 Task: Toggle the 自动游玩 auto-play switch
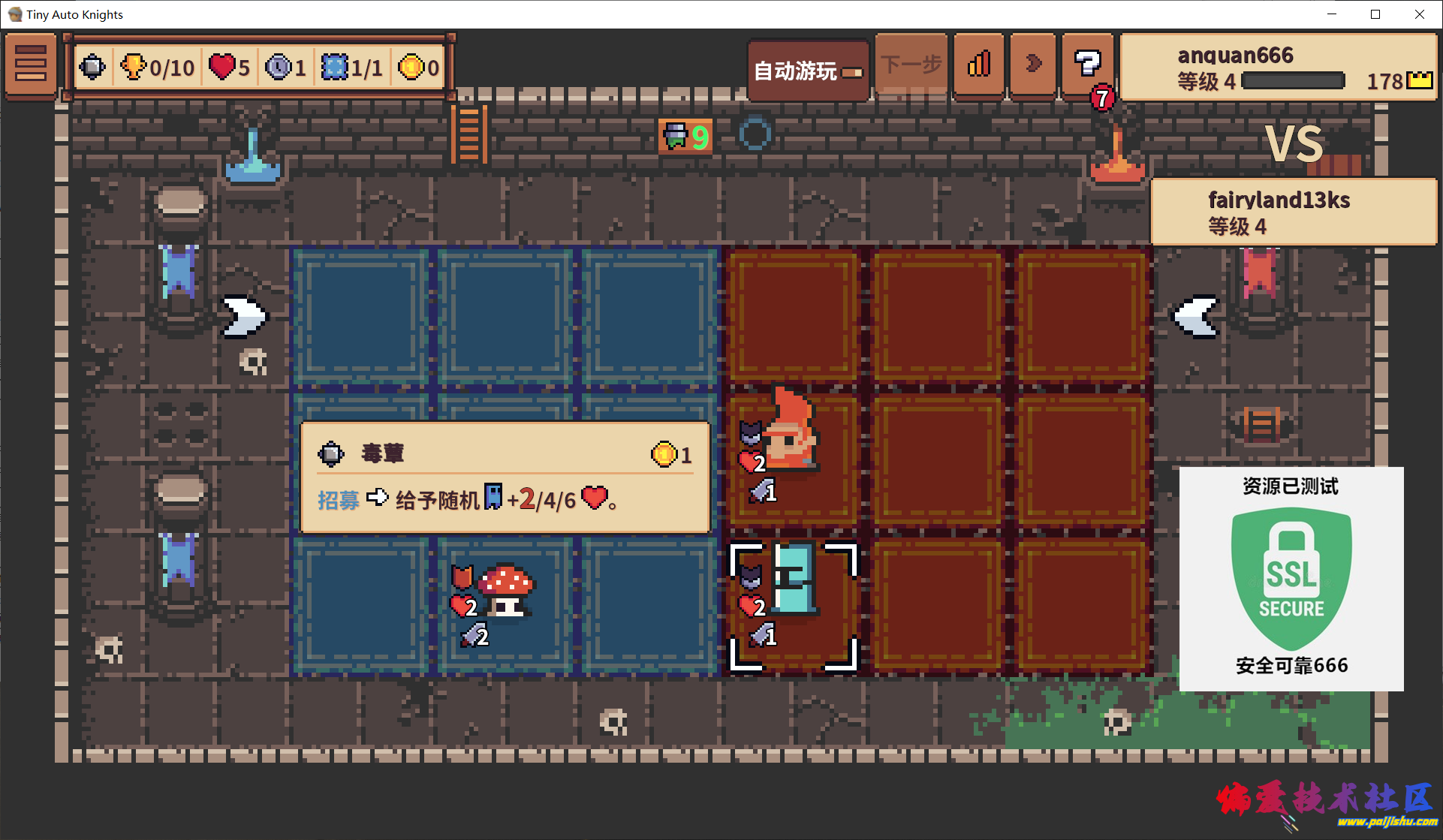click(x=809, y=71)
